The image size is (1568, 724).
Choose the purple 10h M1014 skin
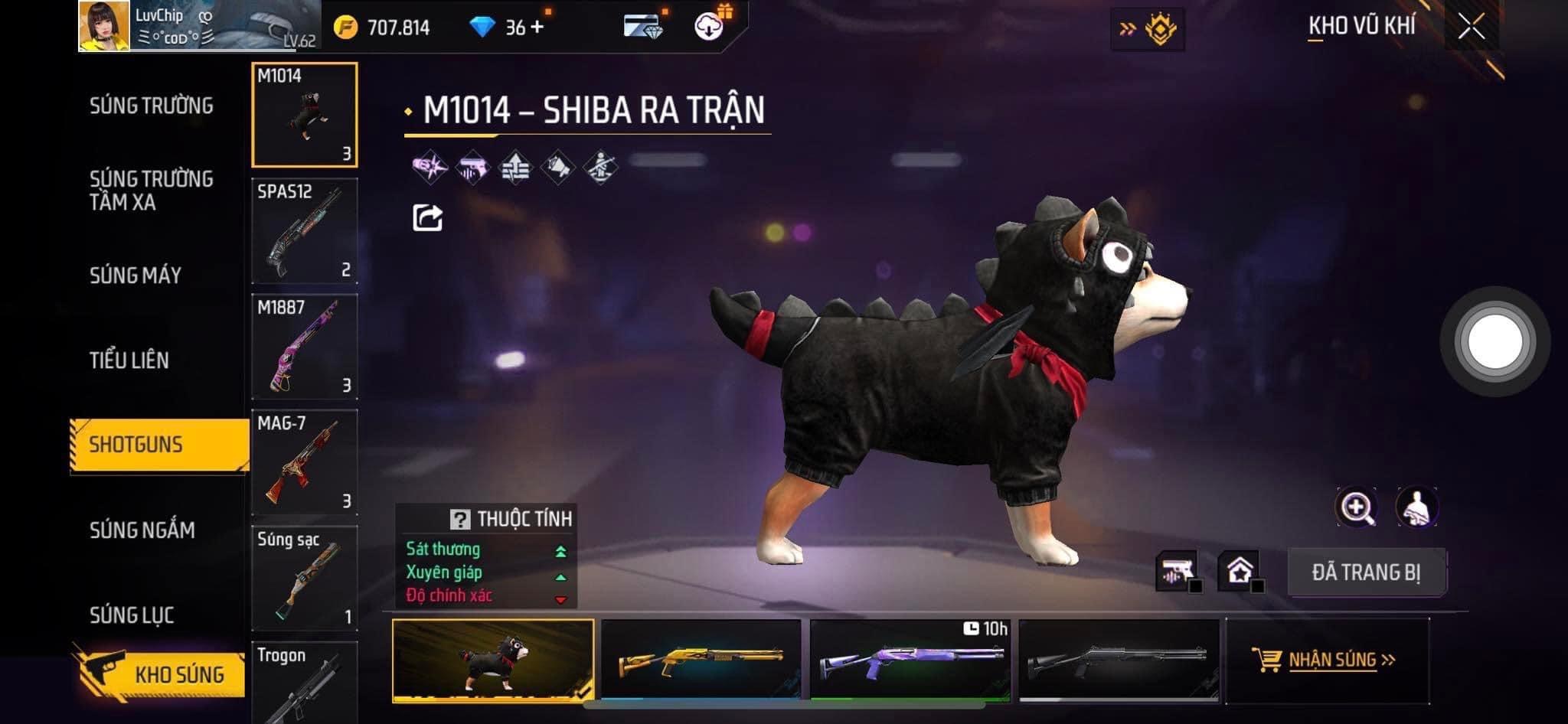[910, 660]
